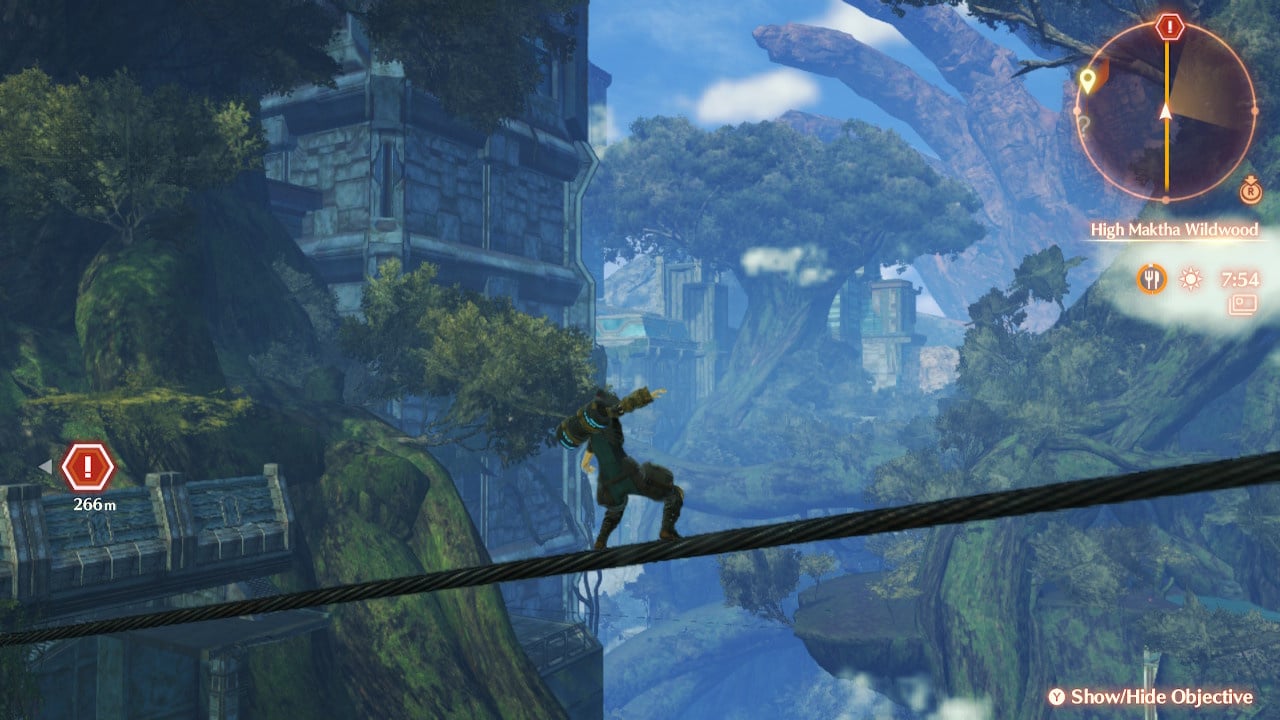Select the yellow location pin on the minimap
Image resolution: width=1280 pixels, height=720 pixels.
coord(1087,79)
